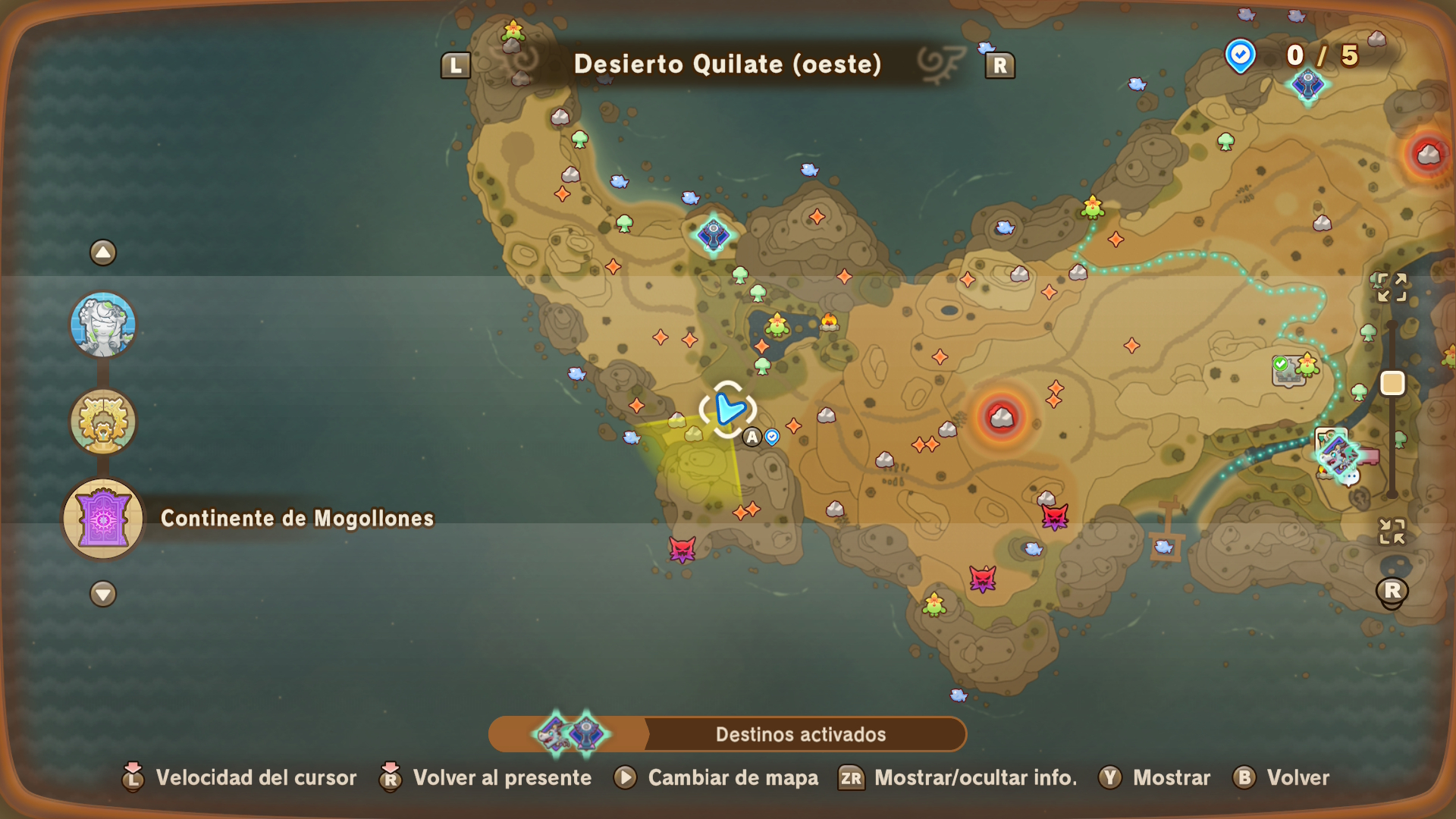Click the blue arrow player position cursor
Image resolution: width=1456 pixels, height=819 pixels.
pyautogui.click(x=728, y=409)
